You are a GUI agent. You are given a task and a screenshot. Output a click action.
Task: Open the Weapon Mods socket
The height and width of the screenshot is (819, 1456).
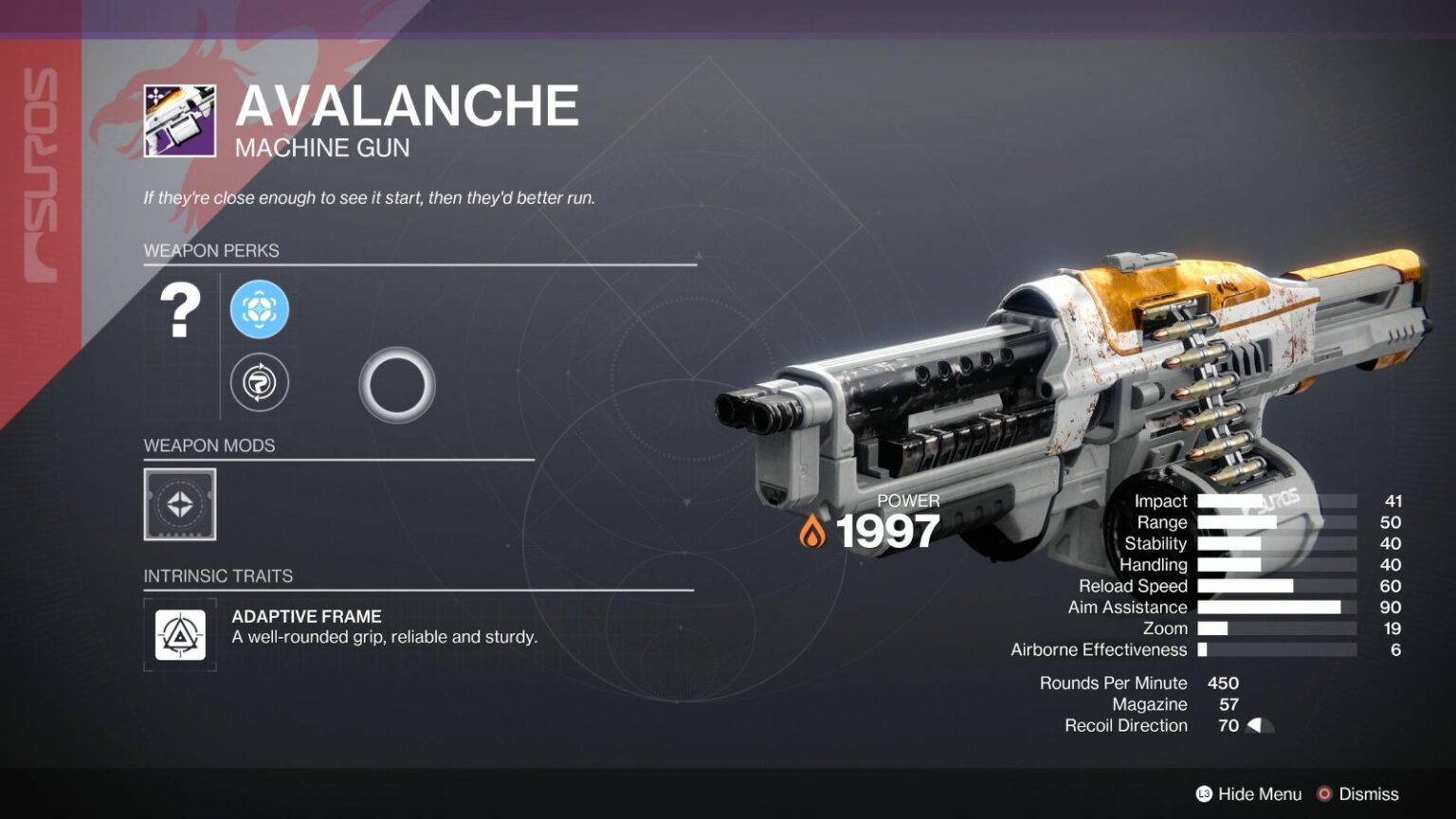[180, 504]
